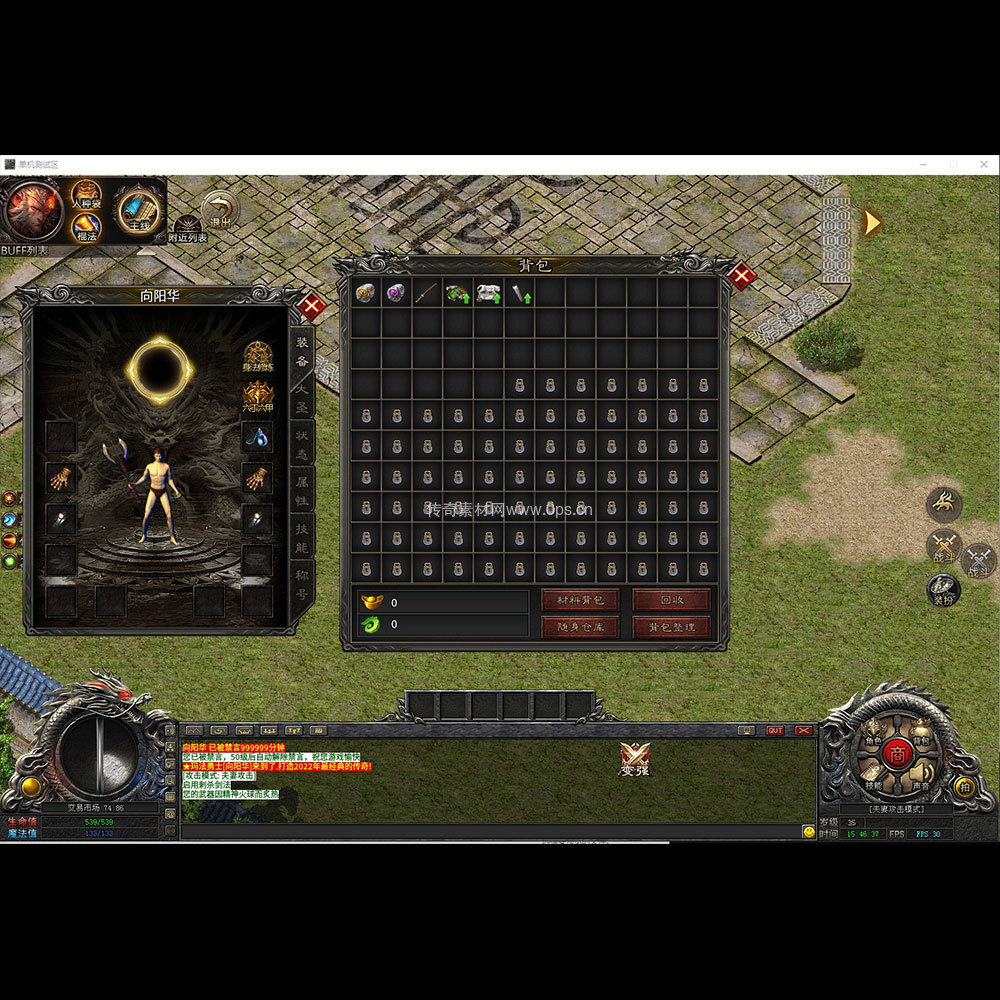Image resolution: width=1000 pixels, height=1000 pixels.
Task: Click the 退出 exit arrow button
Action: point(219,211)
